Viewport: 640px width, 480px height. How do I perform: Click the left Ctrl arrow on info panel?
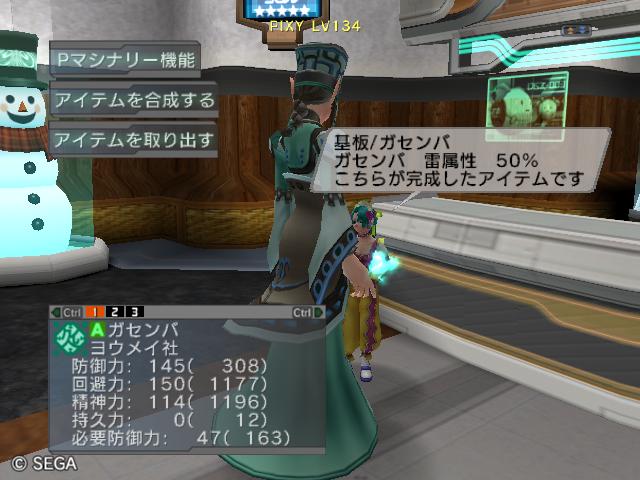coord(56,312)
